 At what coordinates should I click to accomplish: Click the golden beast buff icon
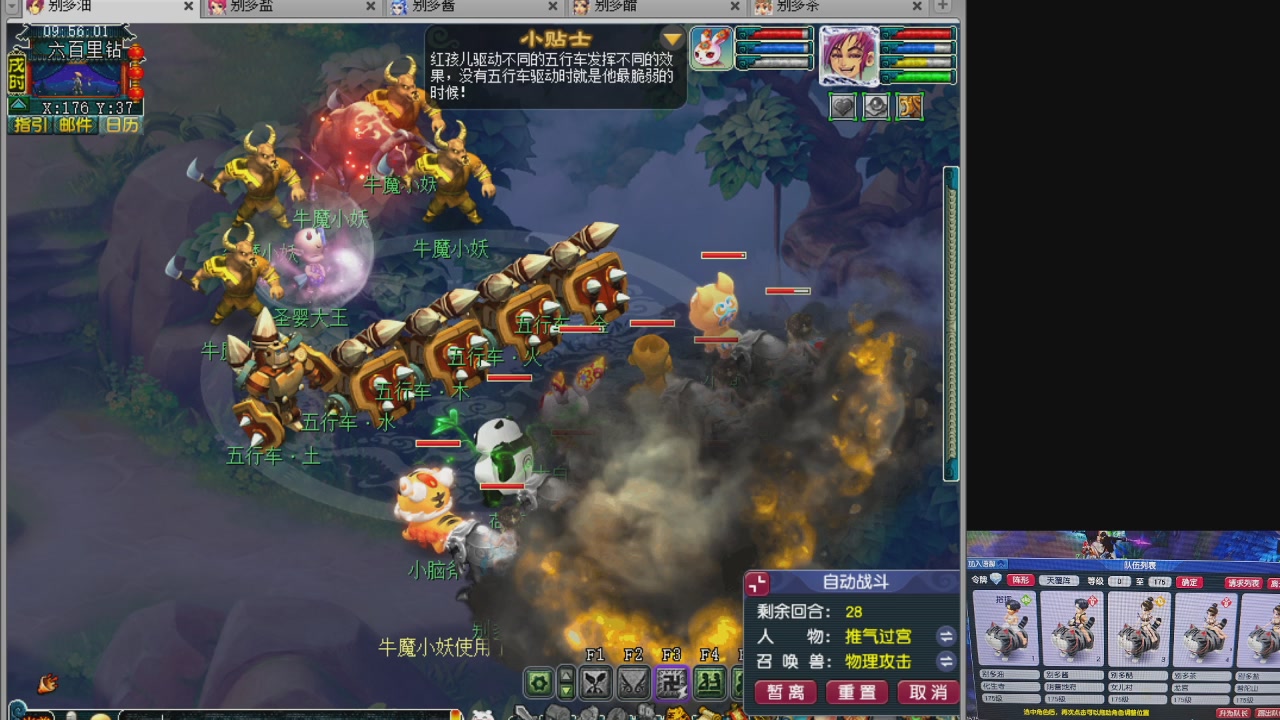point(909,107)
